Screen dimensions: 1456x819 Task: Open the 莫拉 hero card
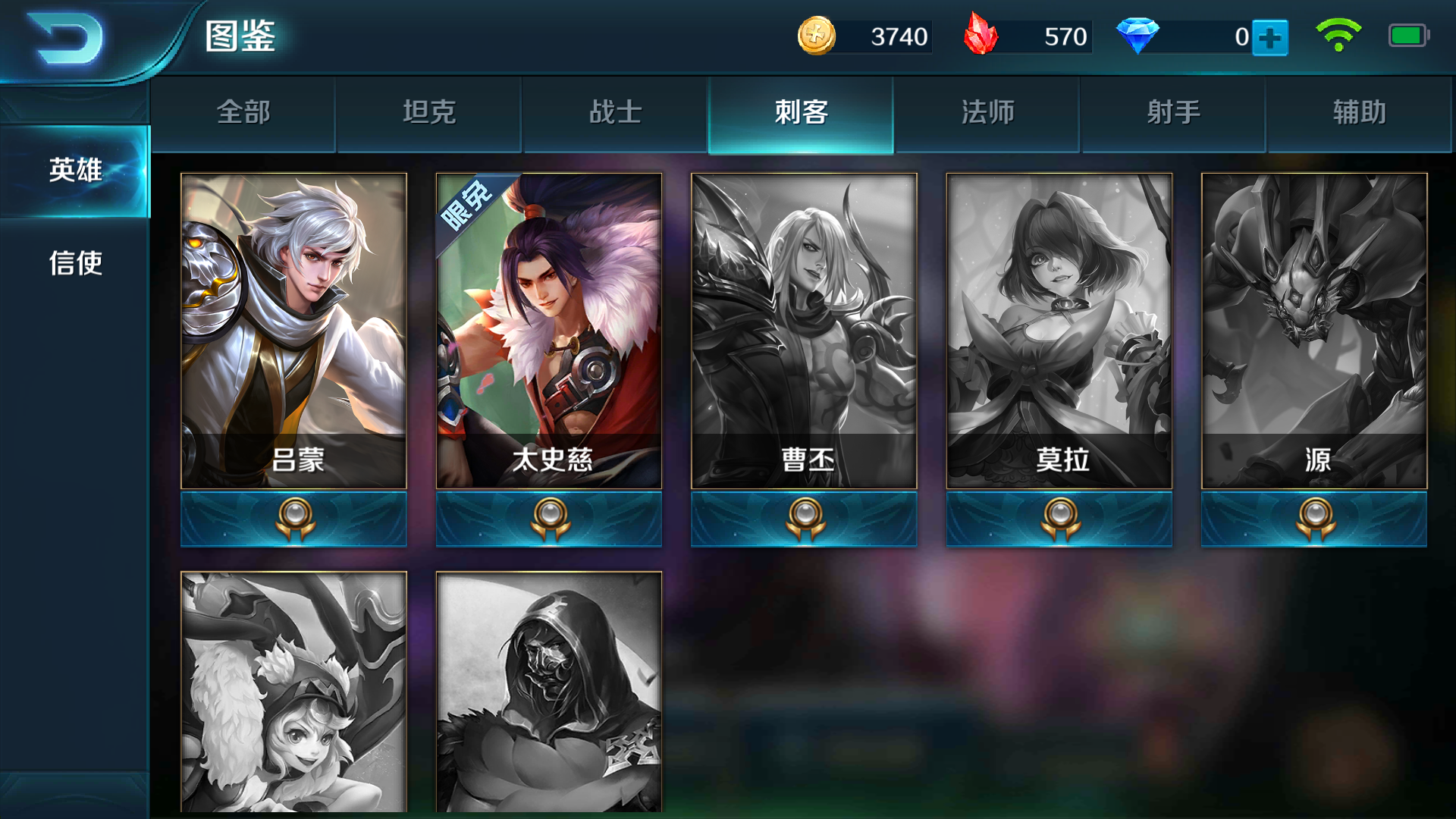(x=1060, y=326)
